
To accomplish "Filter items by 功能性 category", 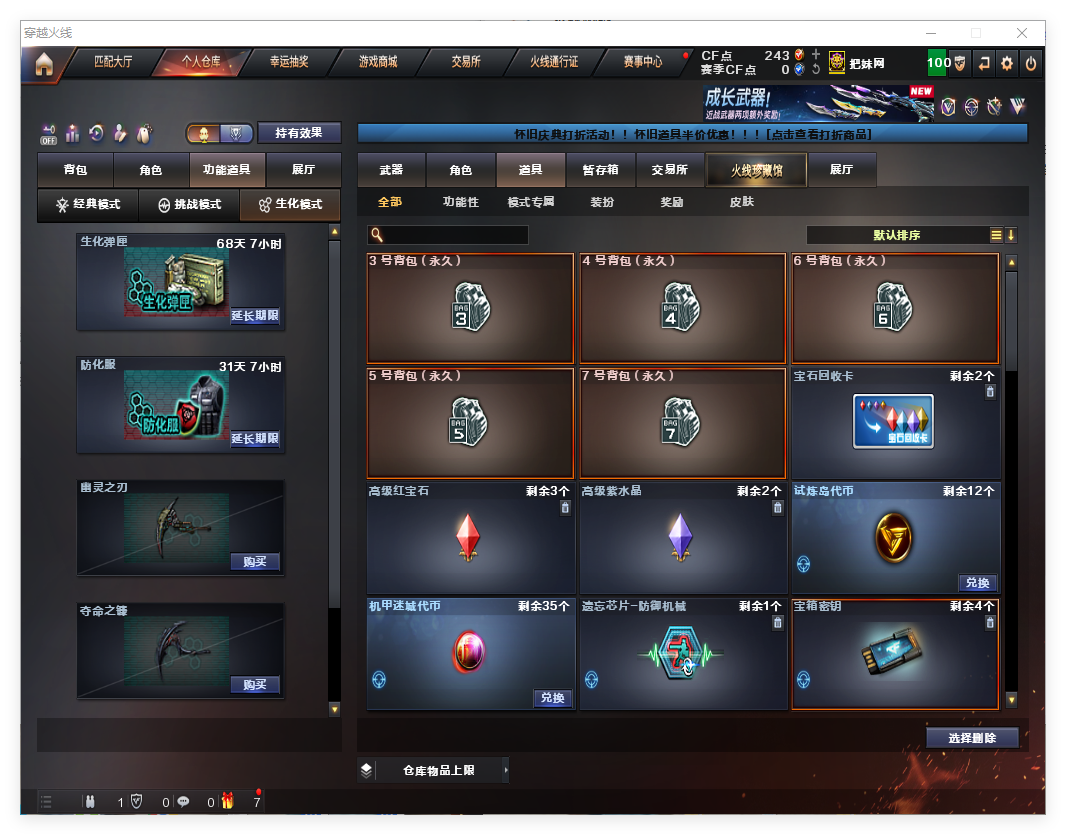I will point(461,202).
